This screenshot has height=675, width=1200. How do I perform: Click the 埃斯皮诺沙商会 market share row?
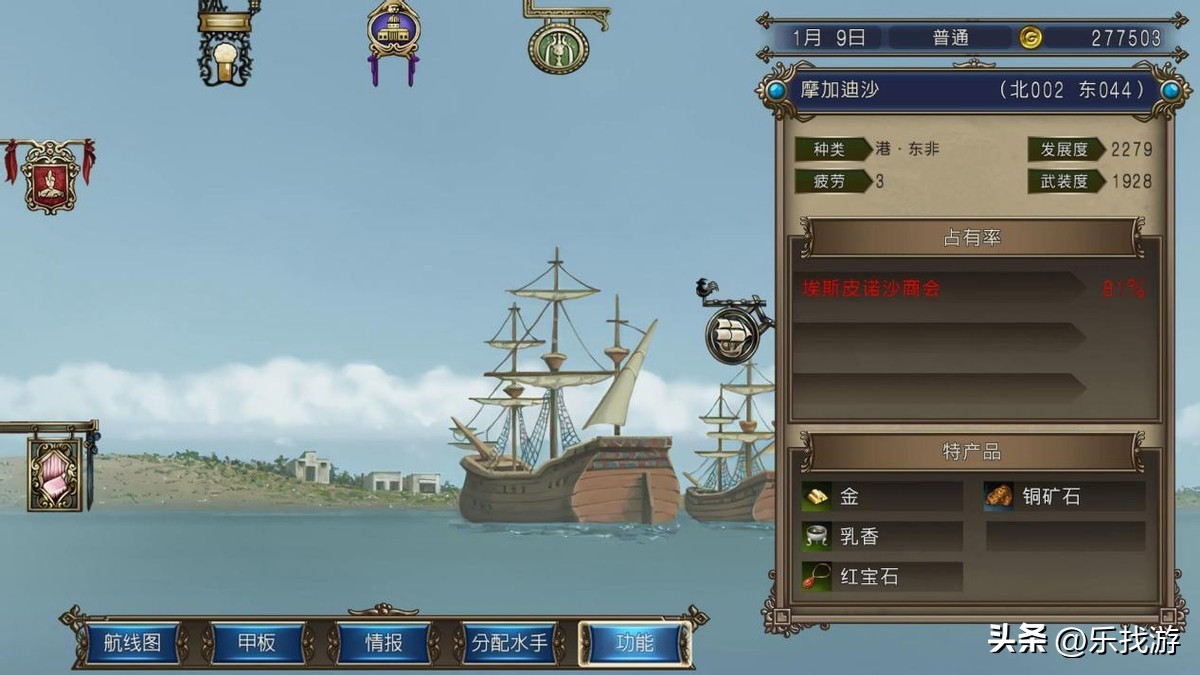(939, 288)
